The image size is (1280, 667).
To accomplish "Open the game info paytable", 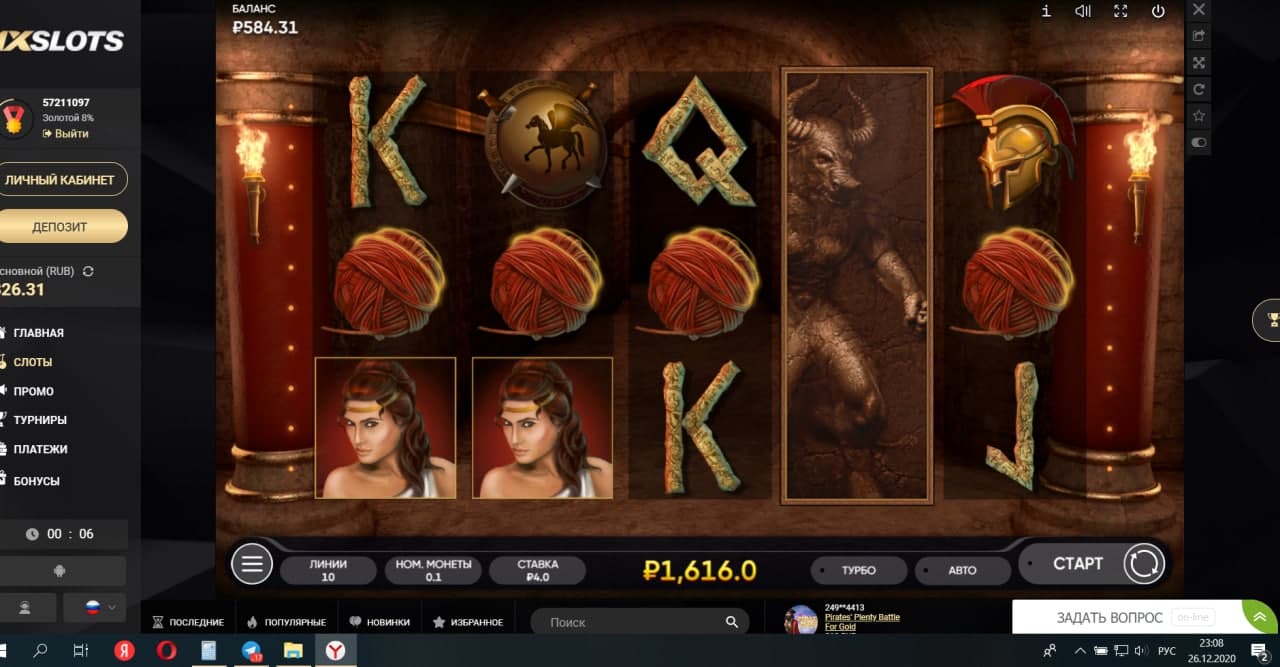I will pyautogui.click(x=1046, y=11).
